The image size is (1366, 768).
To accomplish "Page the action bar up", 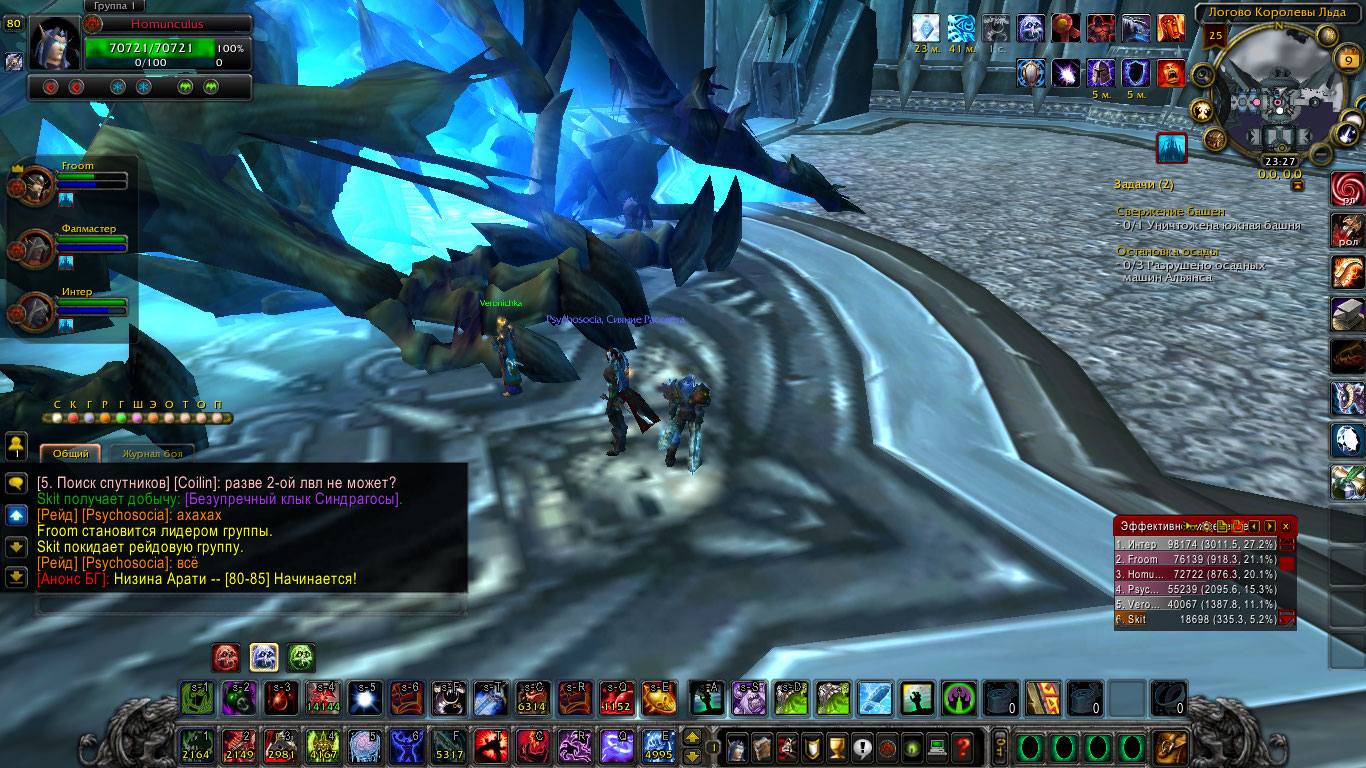I will (691, 738).
